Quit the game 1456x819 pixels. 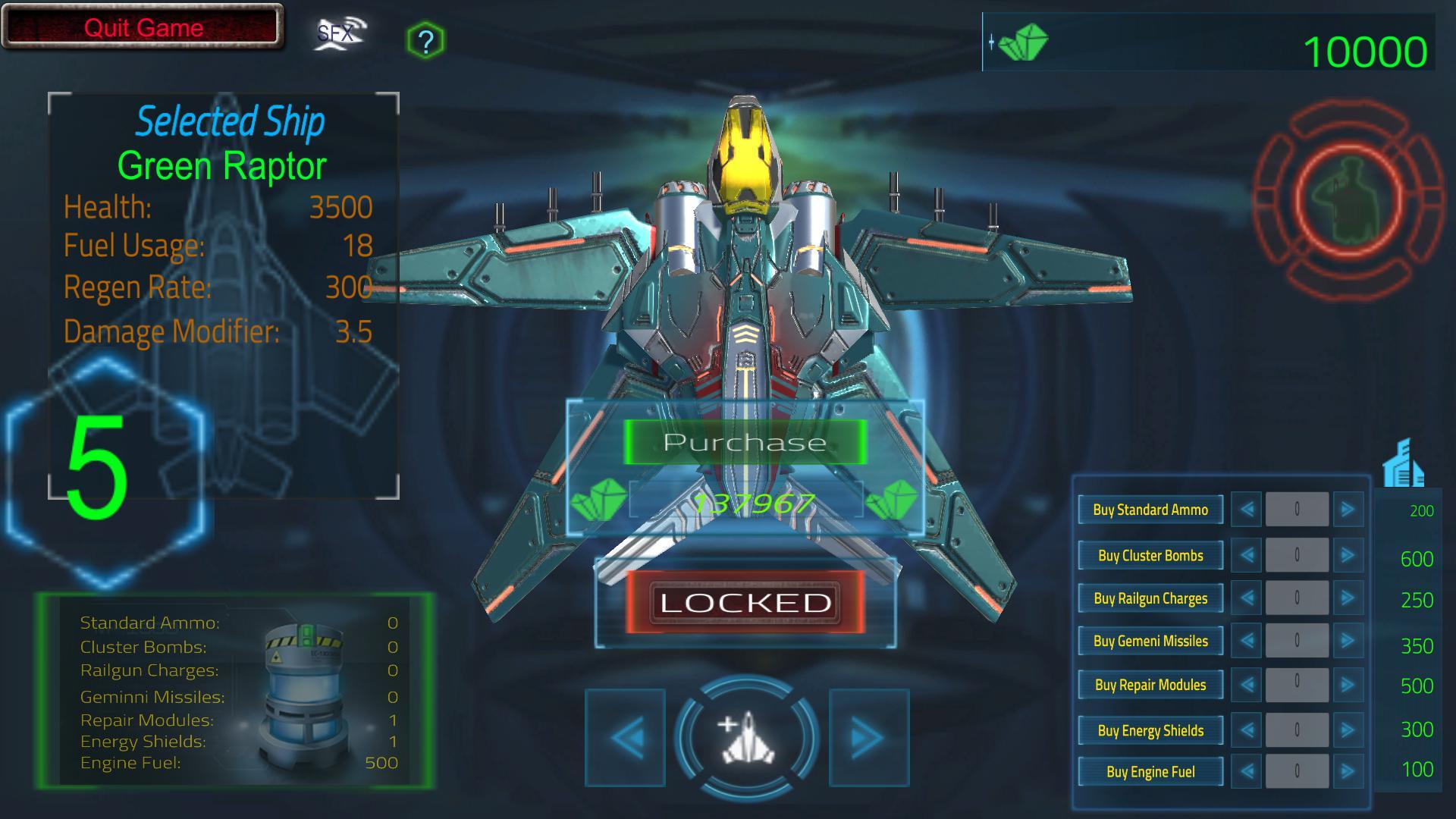[x=143, y=28]
